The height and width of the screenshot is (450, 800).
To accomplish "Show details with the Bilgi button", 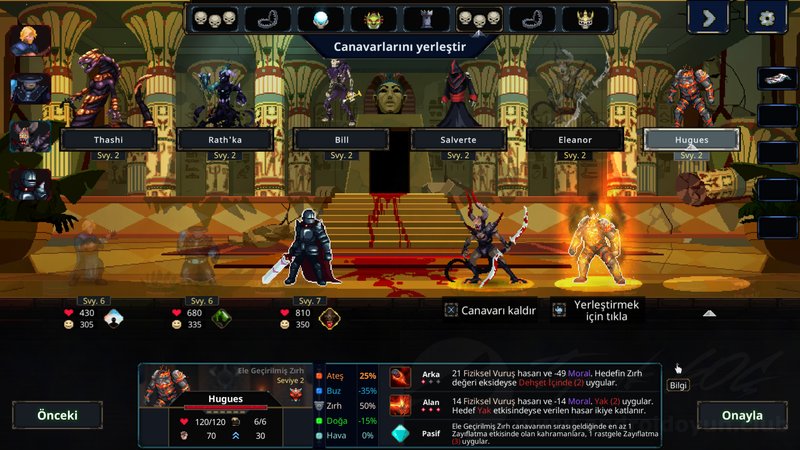I will pyautogui.click(x=678, y=384).
